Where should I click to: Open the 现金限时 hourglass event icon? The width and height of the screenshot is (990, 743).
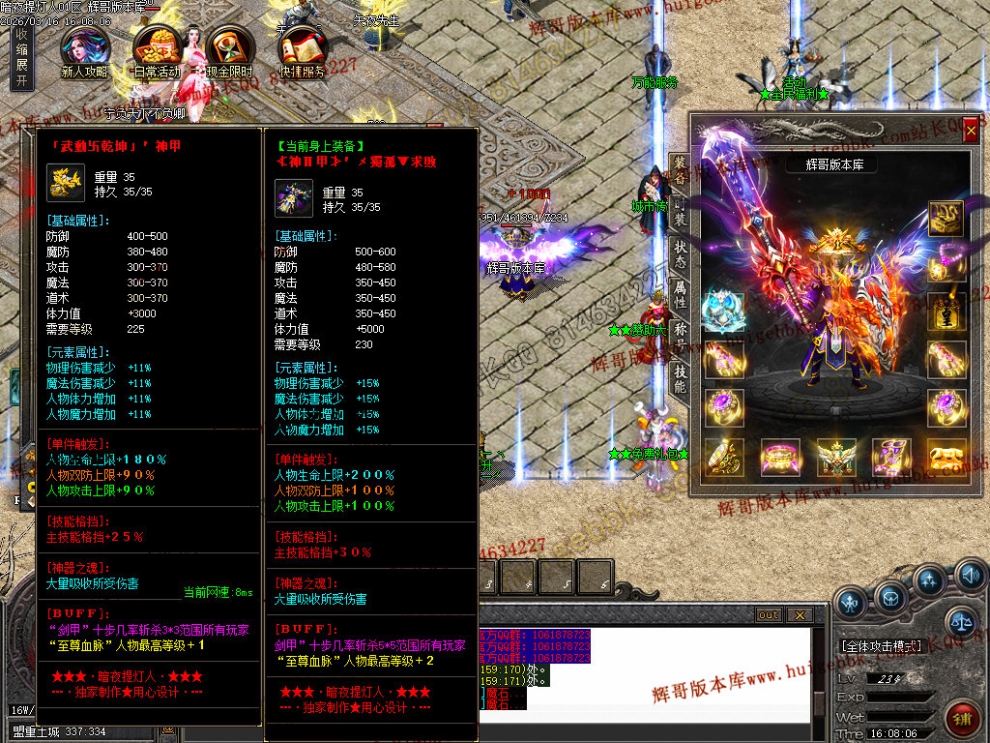click(229, 50)
